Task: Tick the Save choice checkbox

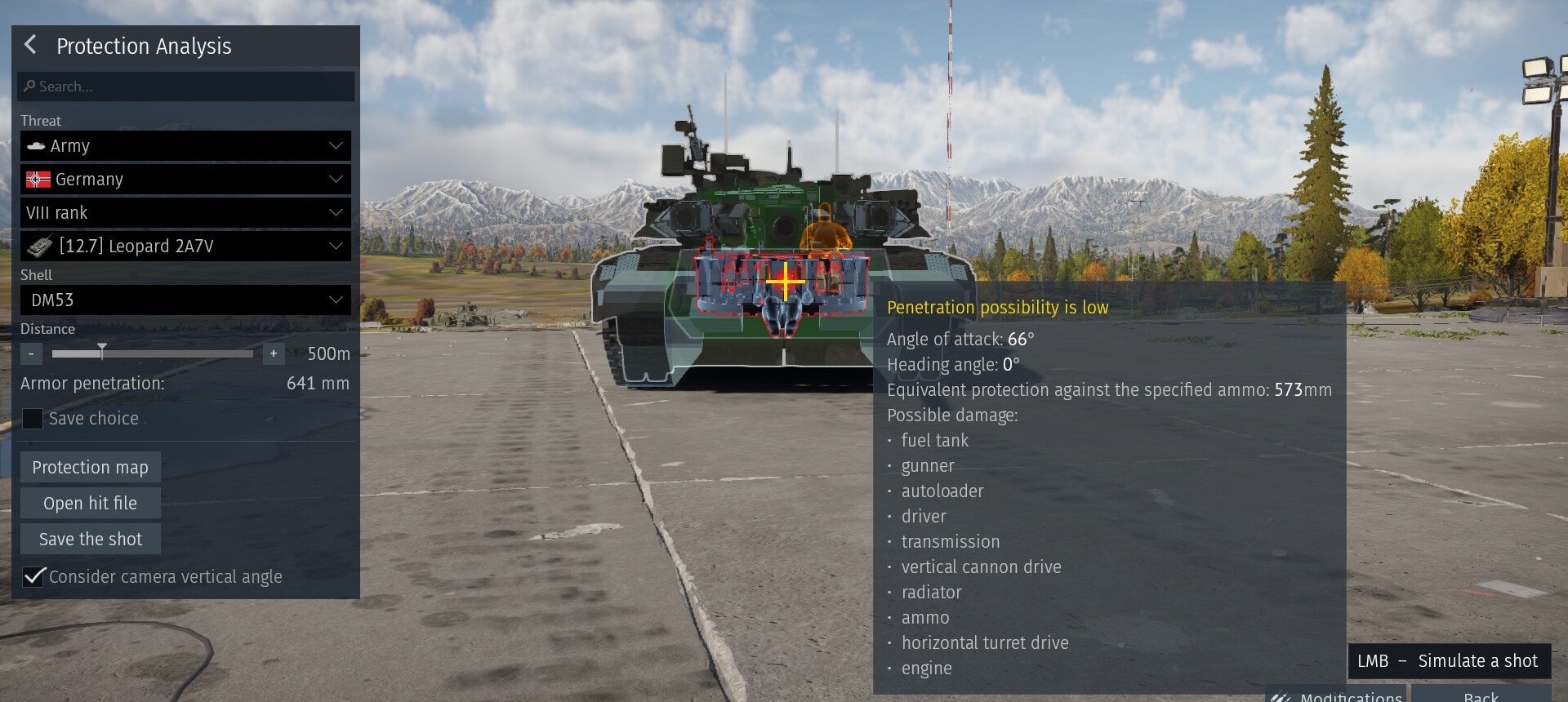Action: [x=33, y=419]
